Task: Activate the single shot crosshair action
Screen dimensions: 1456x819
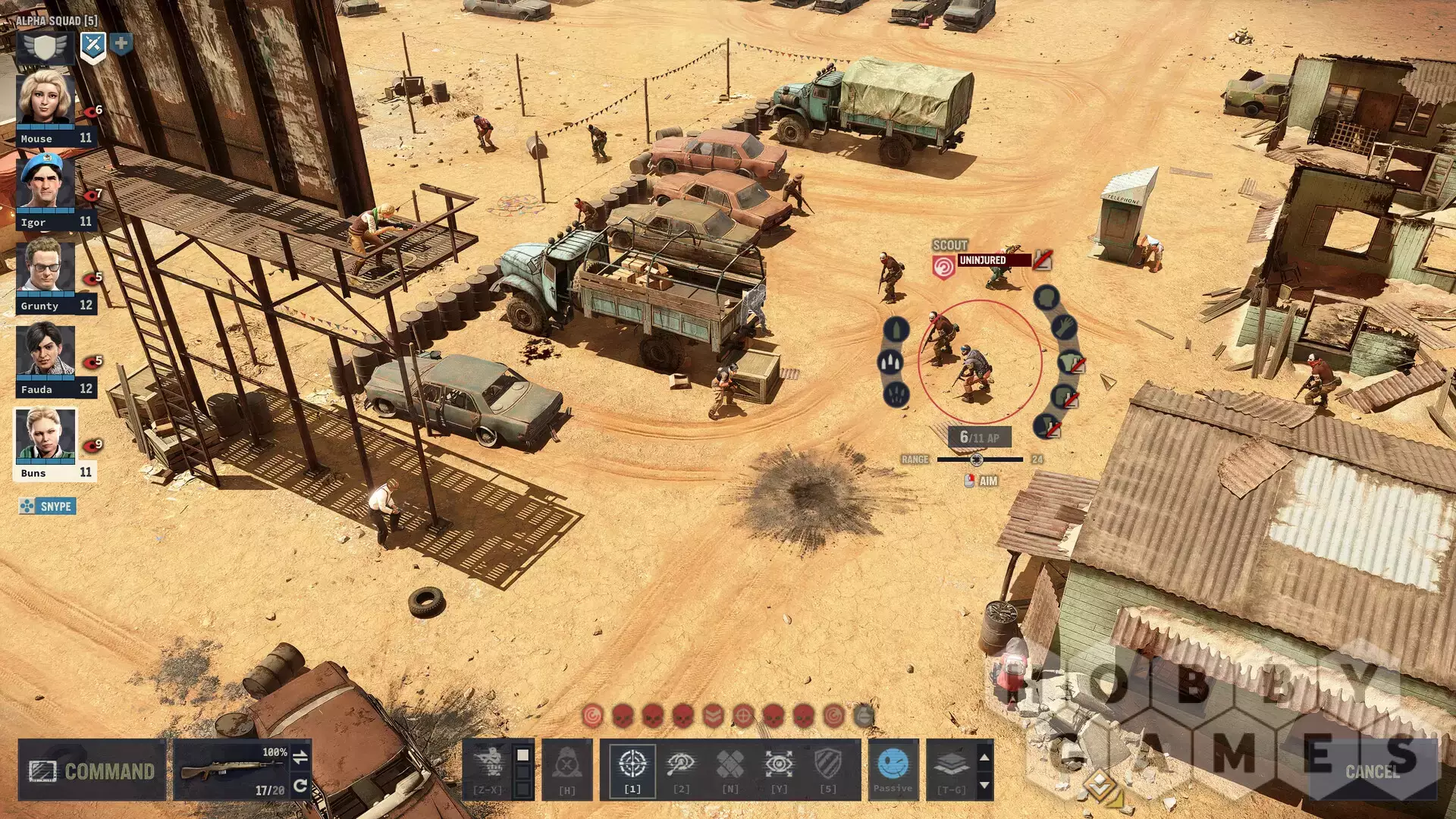Action: point(632,768)
